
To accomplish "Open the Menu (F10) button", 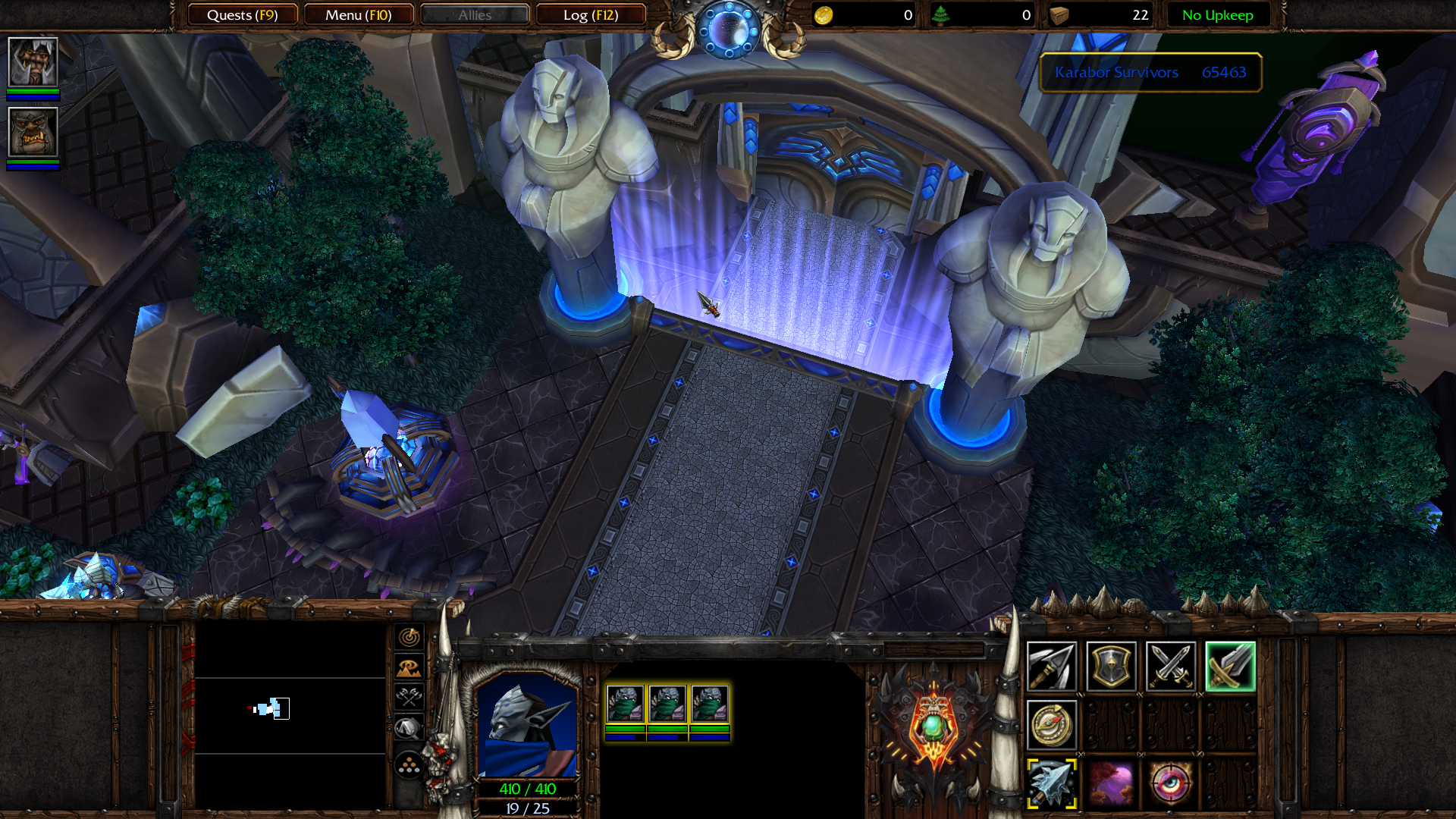I will (x=358, y=15).
